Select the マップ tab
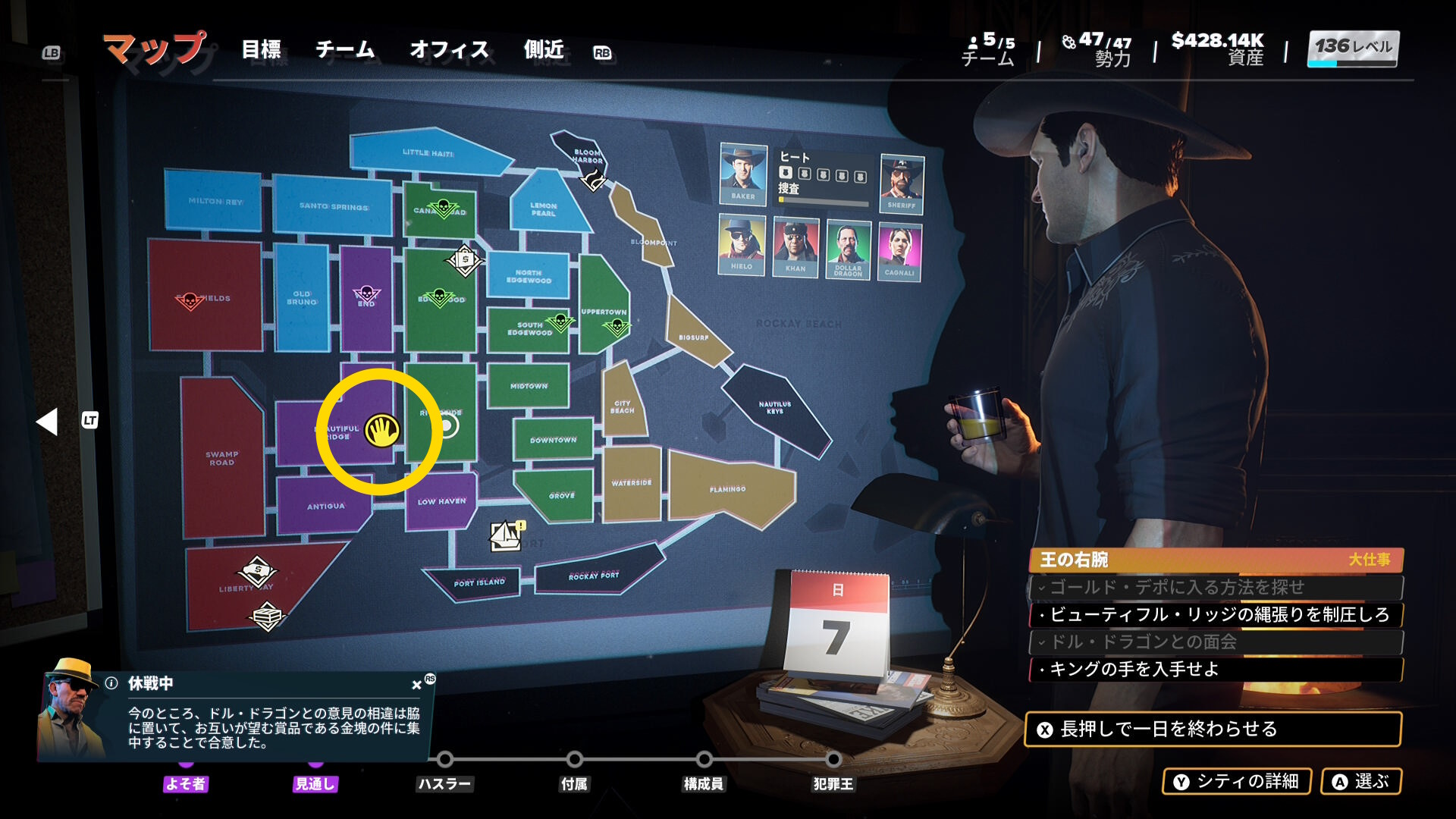 [155, 49]
